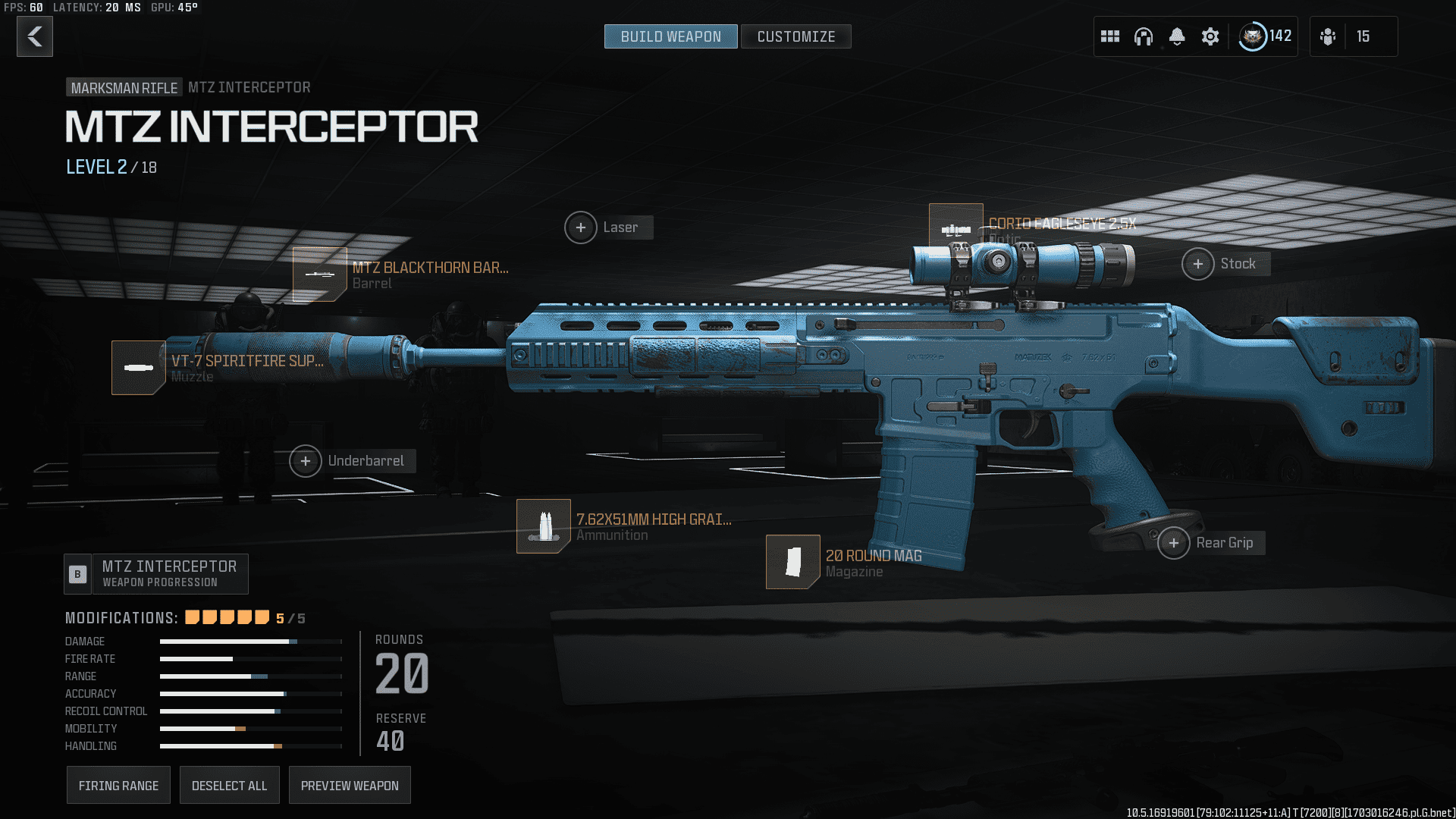Select the VT-7 Spiritfire Suppressor muzzle slot
The width and height of the screenshot is (1456, 819).
(x=139, y=368)
